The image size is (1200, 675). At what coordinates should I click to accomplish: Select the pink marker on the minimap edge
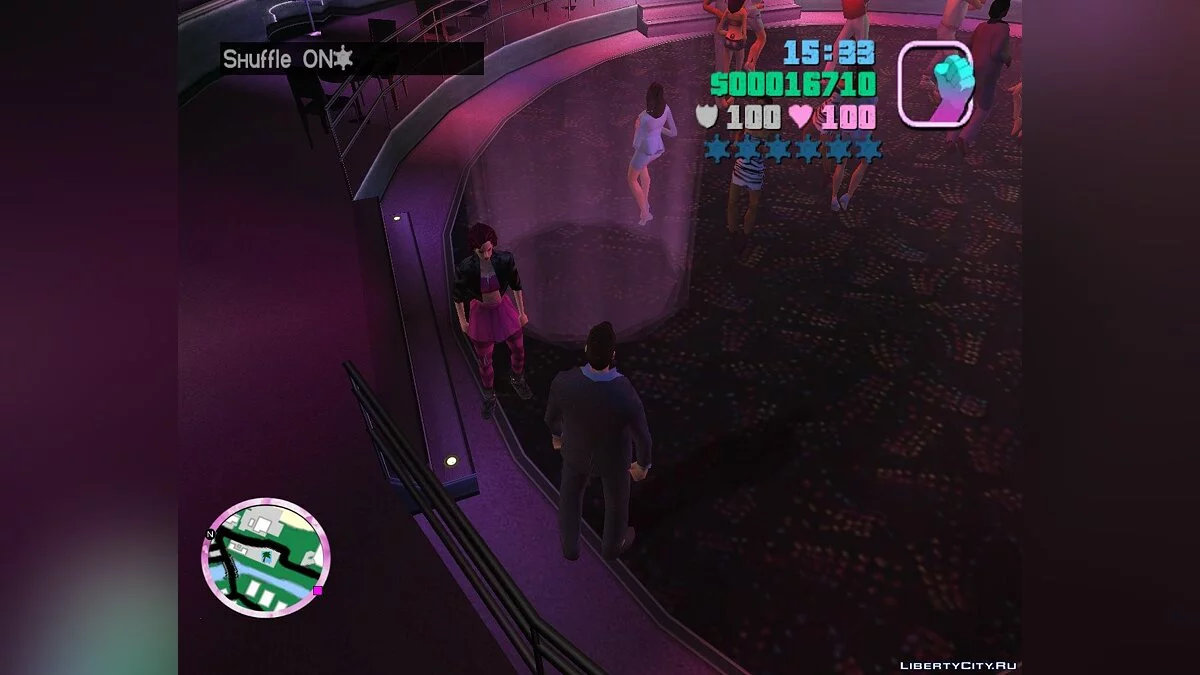tap(318, 591)
